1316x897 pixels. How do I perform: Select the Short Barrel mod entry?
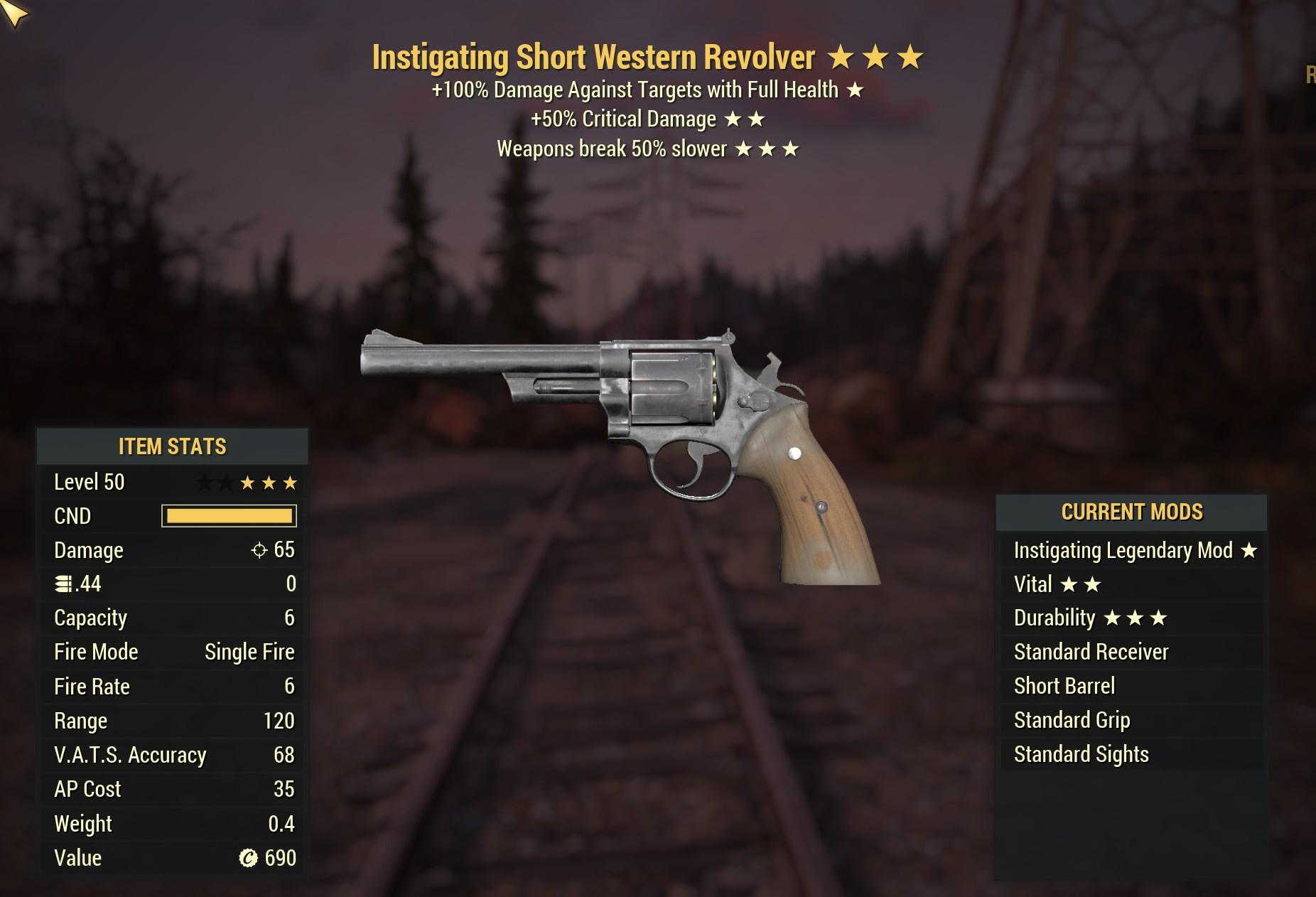click(1064, 686)
